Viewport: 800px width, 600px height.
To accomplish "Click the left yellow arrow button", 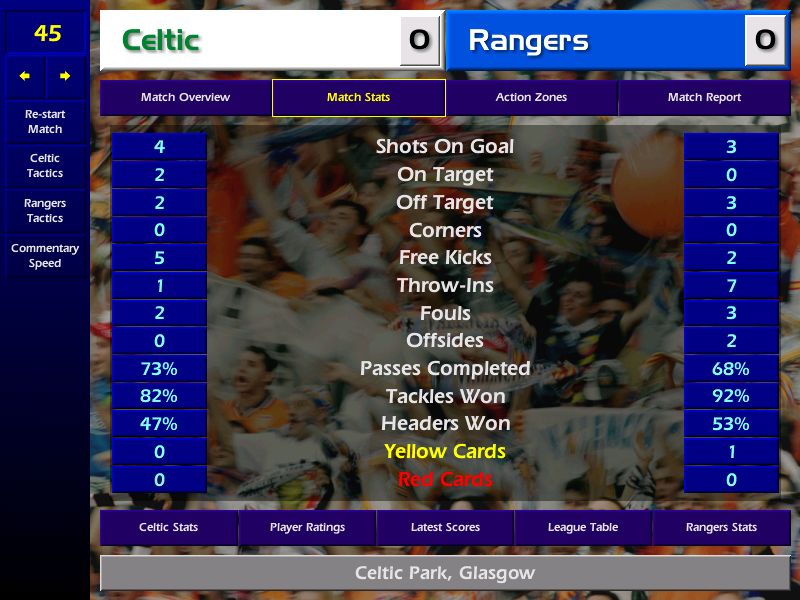I will click(25, 76).
